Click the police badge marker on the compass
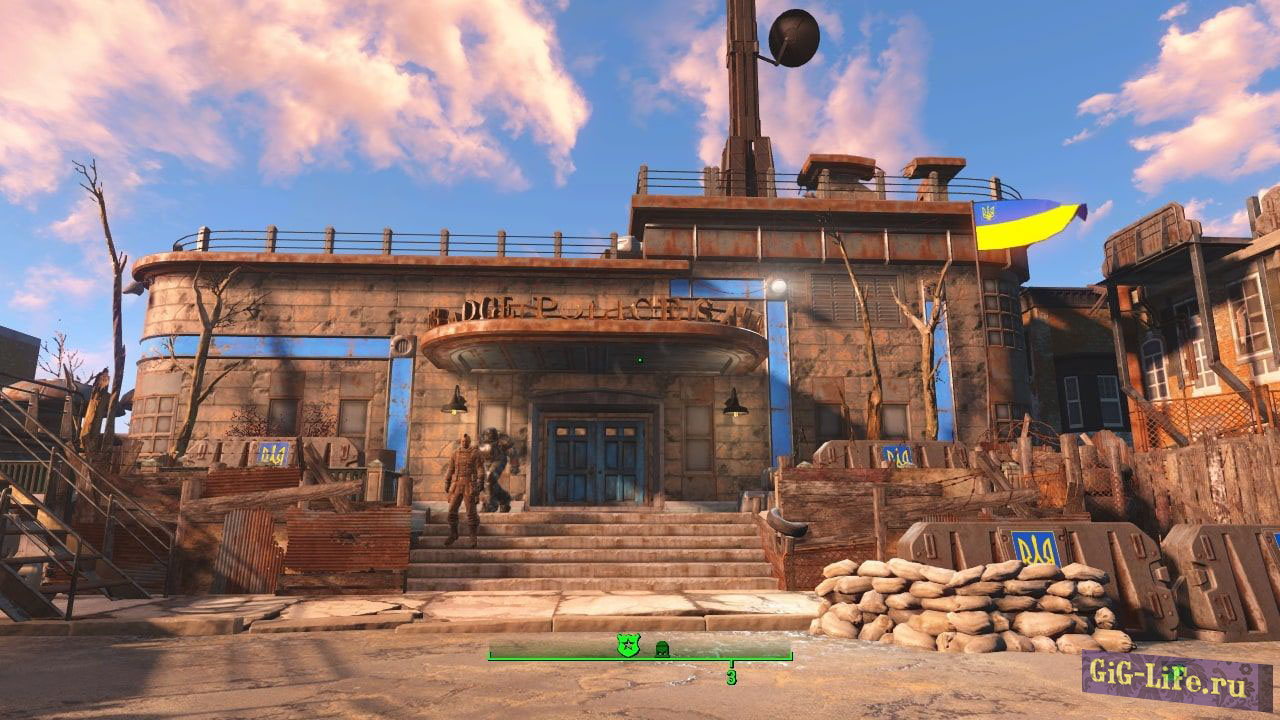The image size is (1280, 720). [x=627, y=647]
